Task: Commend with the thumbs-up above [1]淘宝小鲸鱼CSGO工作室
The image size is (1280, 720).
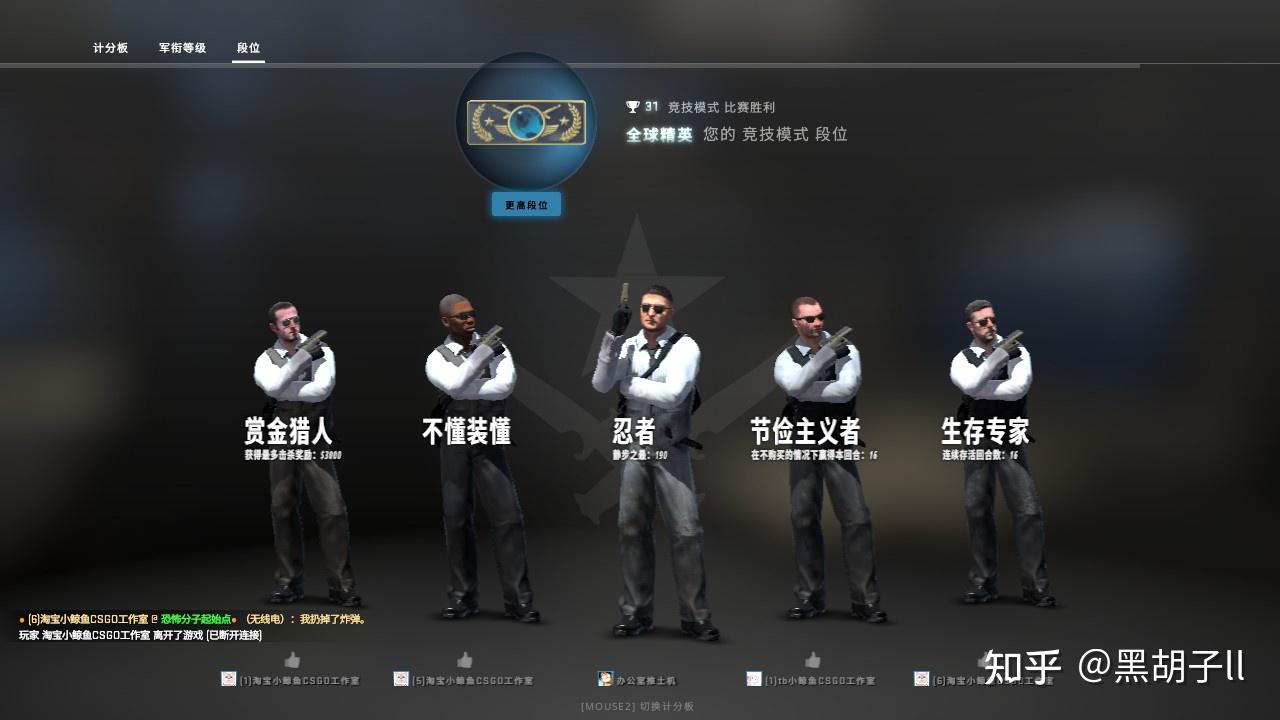Action: [292, 660]
